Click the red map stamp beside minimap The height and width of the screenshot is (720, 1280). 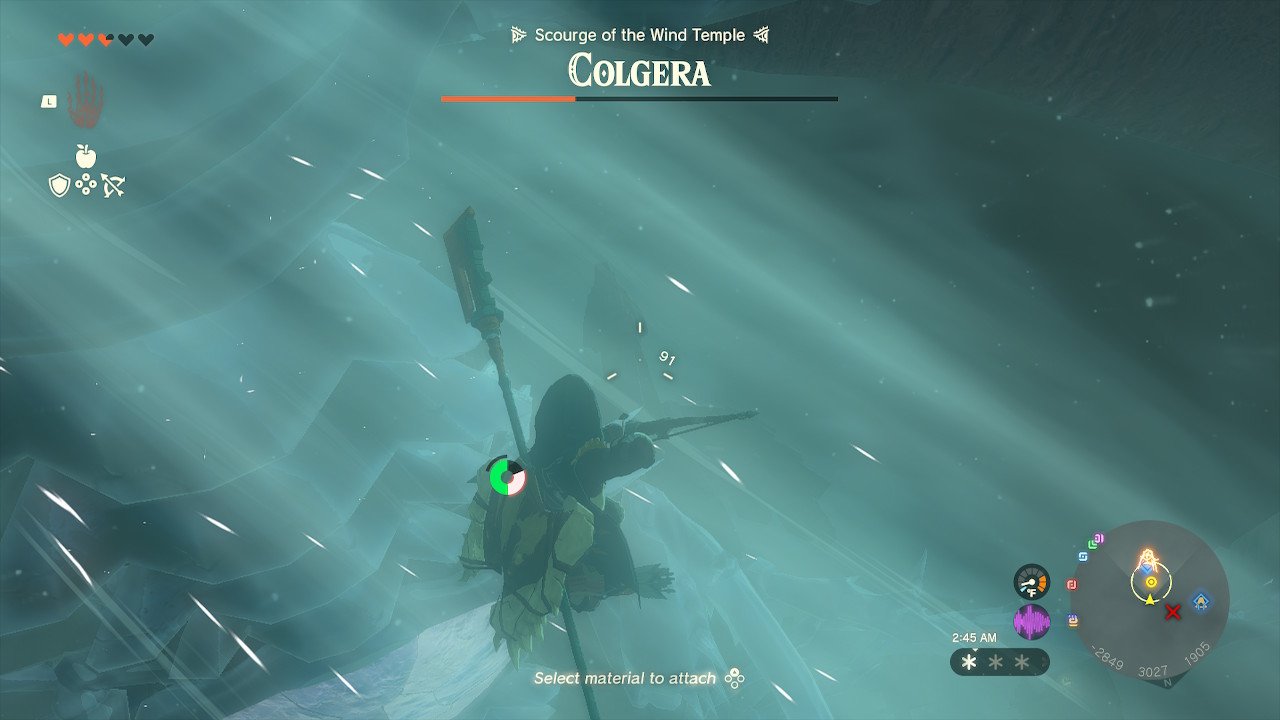[1072, 585]
